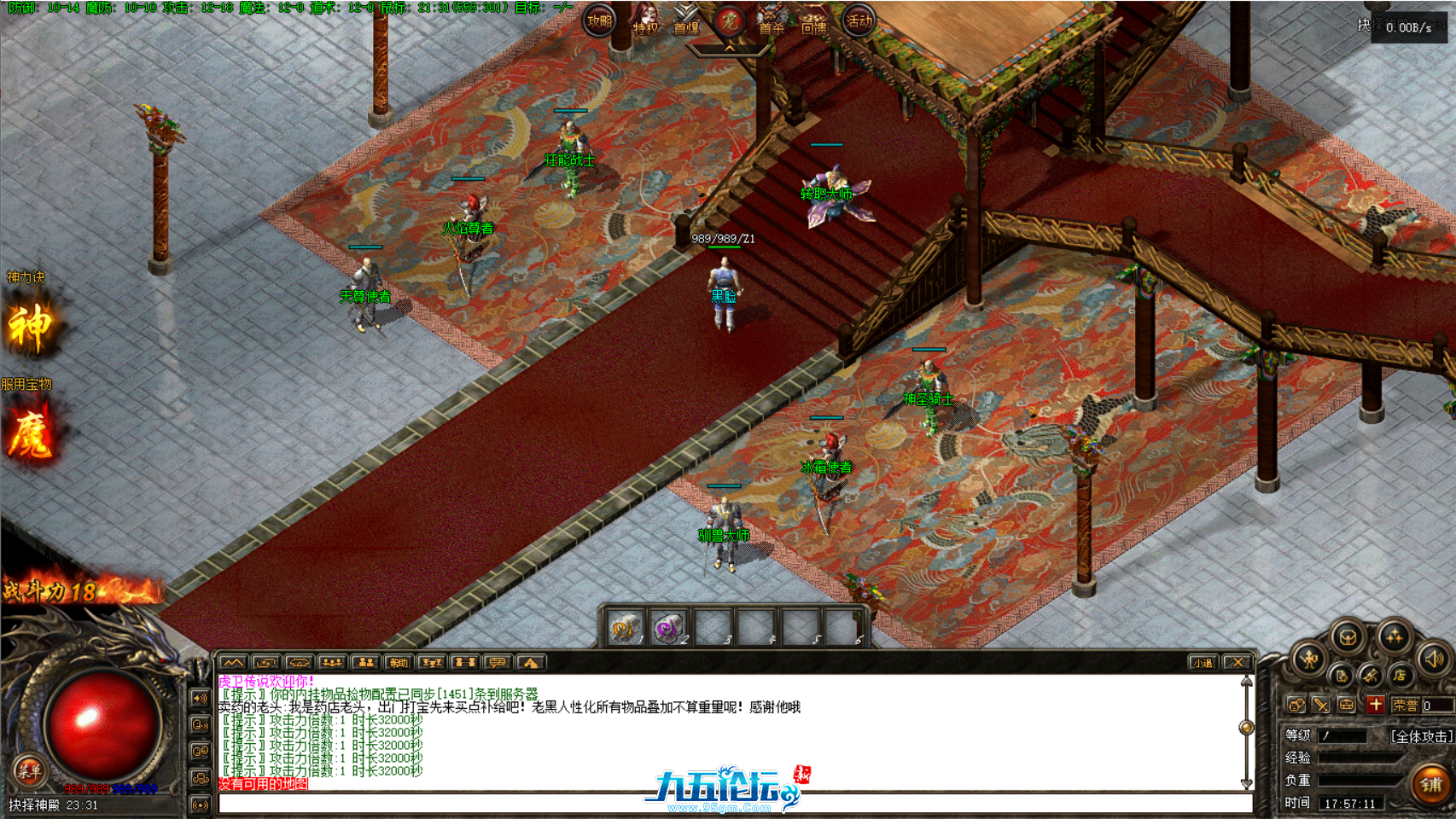This screenshot has height=819, width=1456.
Task: Expand chat window with golden arrow icon
Action: (532, 662)
